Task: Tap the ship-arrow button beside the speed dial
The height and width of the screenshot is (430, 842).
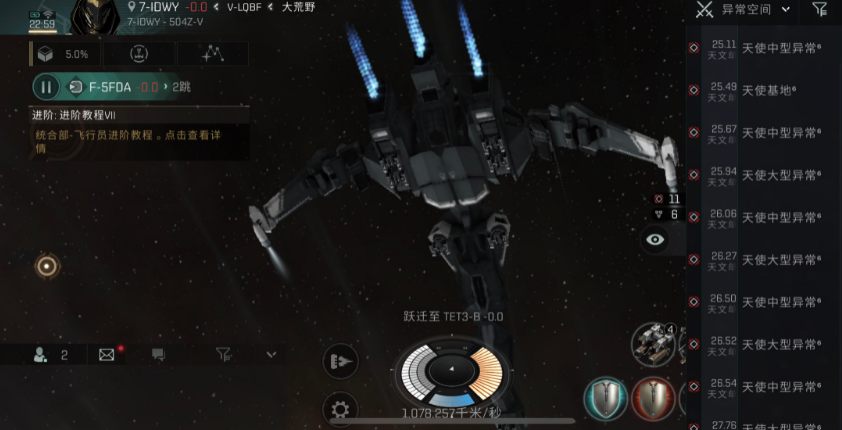Action: tap(340, 361)
